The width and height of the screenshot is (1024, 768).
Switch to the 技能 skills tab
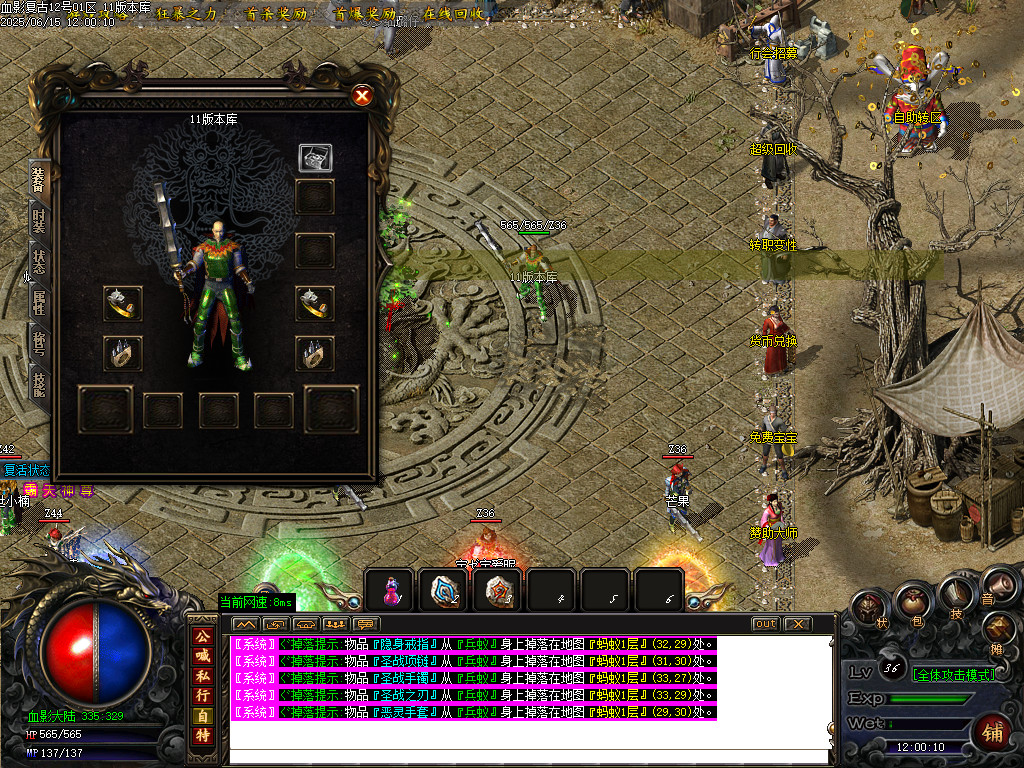point(39,384)
